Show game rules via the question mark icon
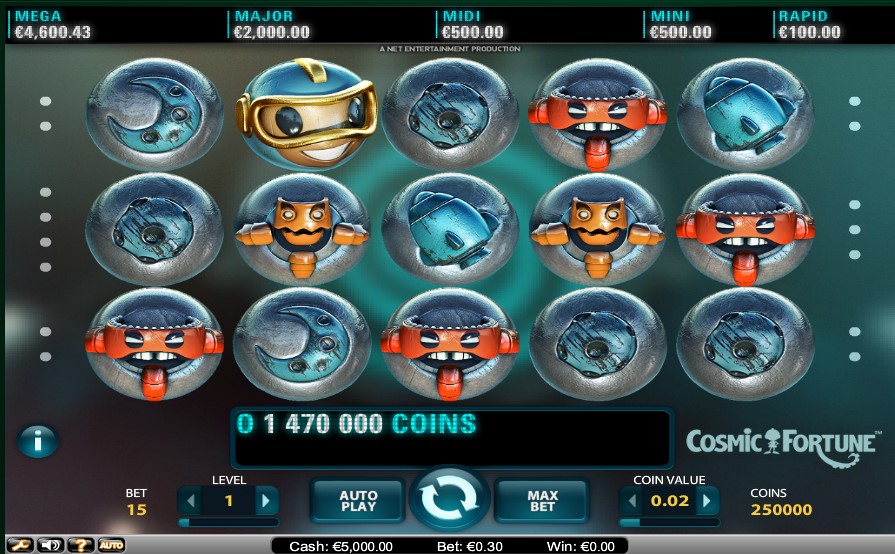 [x=80, y=545]
